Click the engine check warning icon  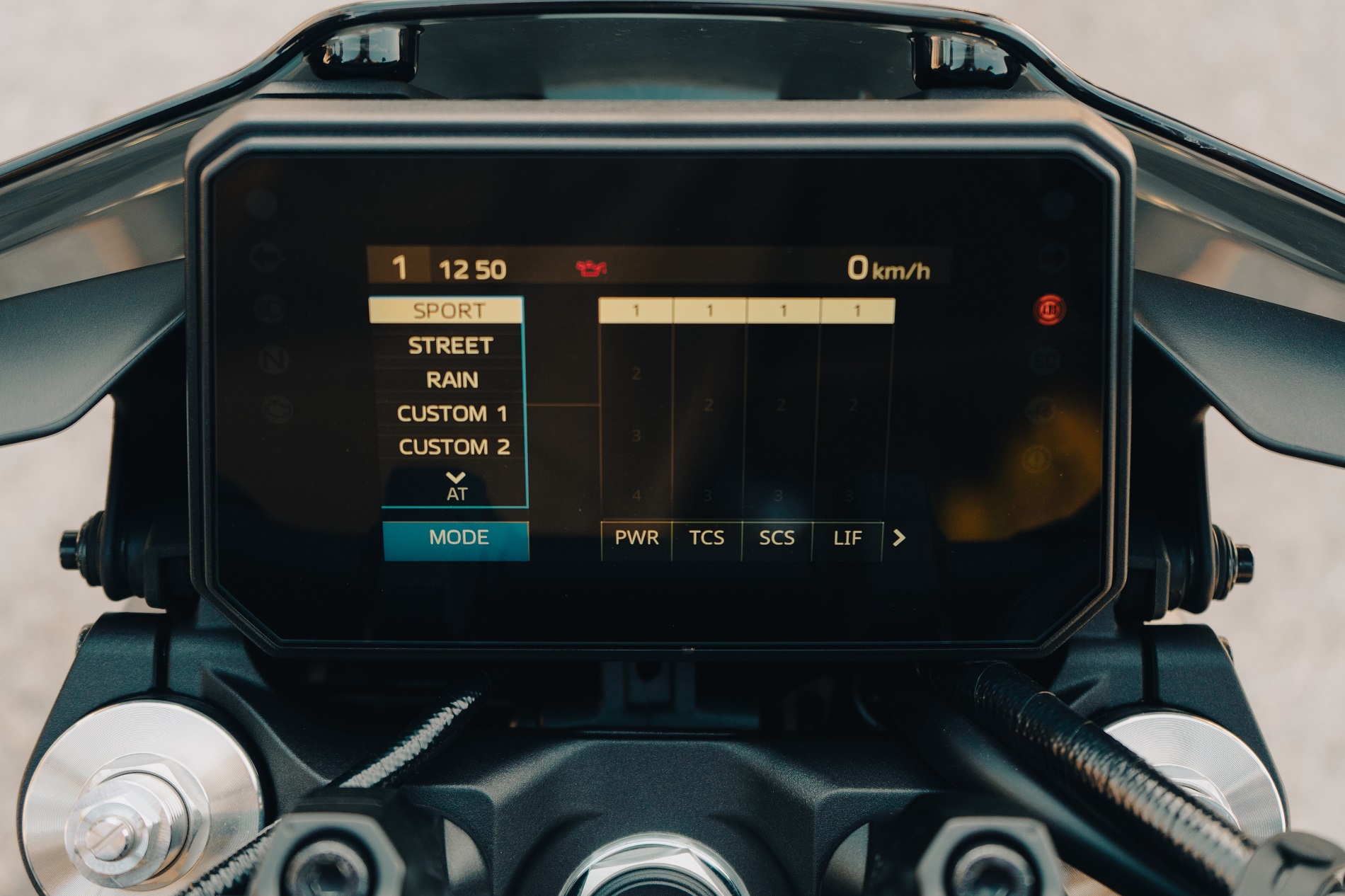(x=277, y=407)
